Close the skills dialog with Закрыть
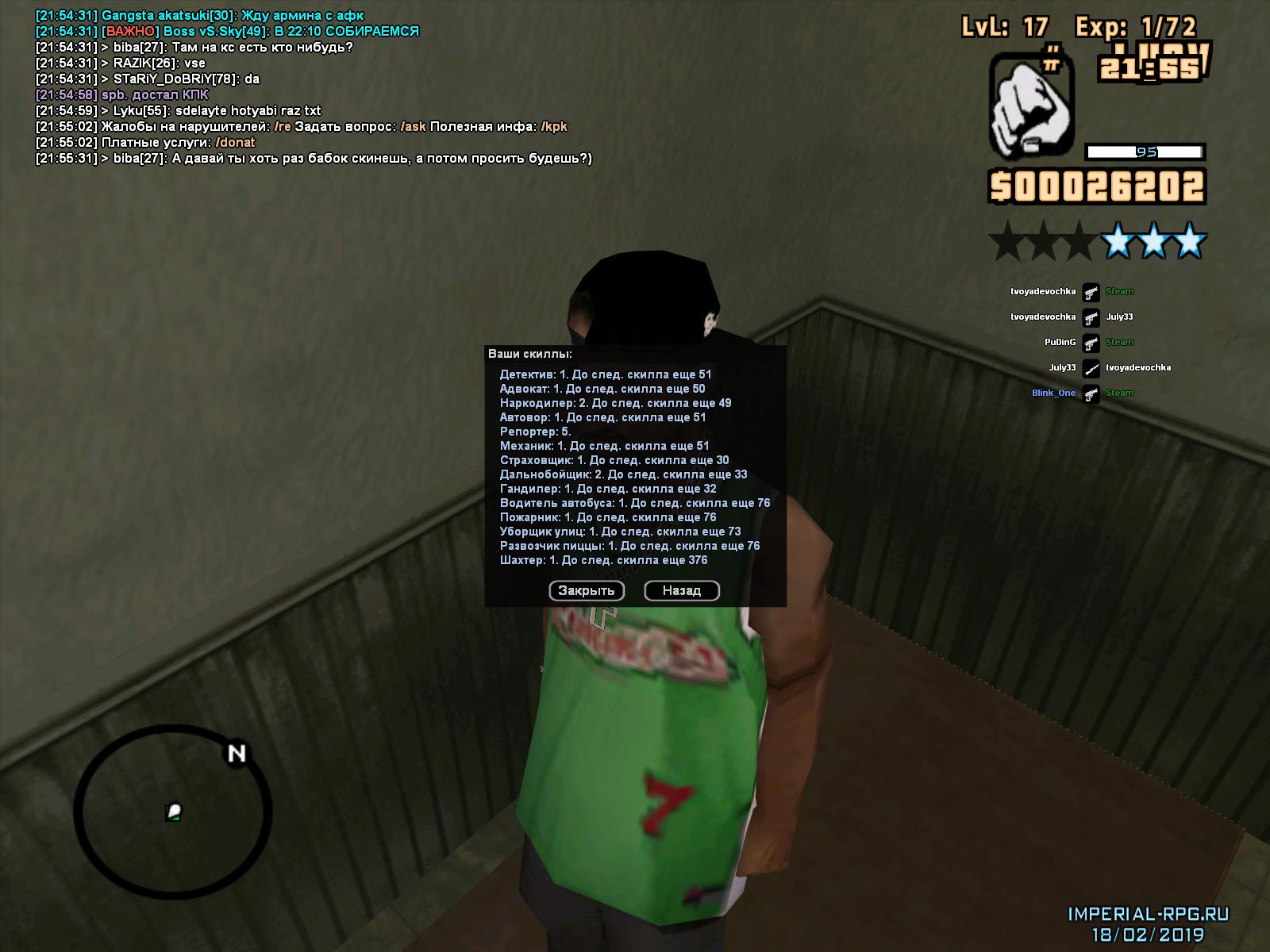Viewport: 1270px width, 952px height. (587, 591)
